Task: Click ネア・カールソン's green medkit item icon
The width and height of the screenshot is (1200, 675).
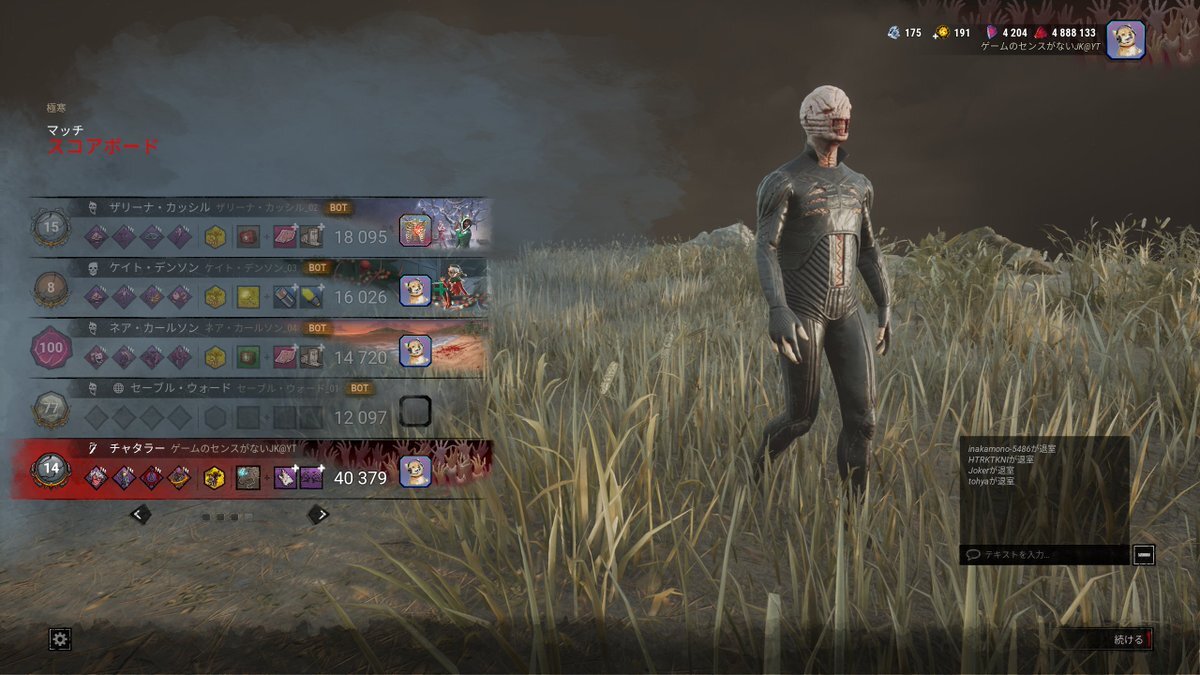Action: (x=248, y=357)
